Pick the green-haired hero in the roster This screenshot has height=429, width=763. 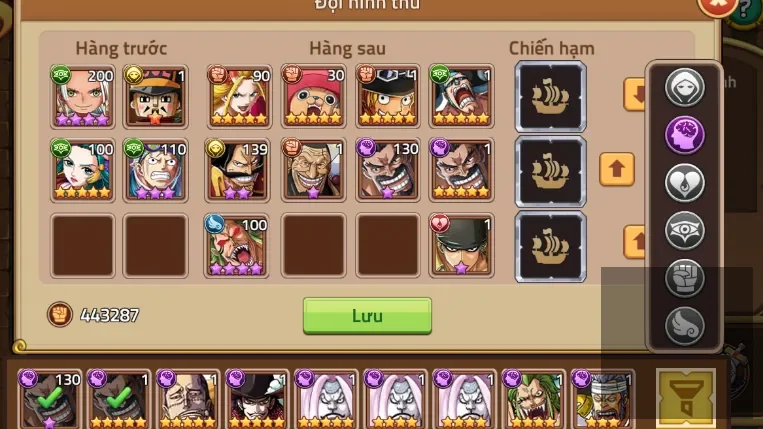(x=534, y=400)
